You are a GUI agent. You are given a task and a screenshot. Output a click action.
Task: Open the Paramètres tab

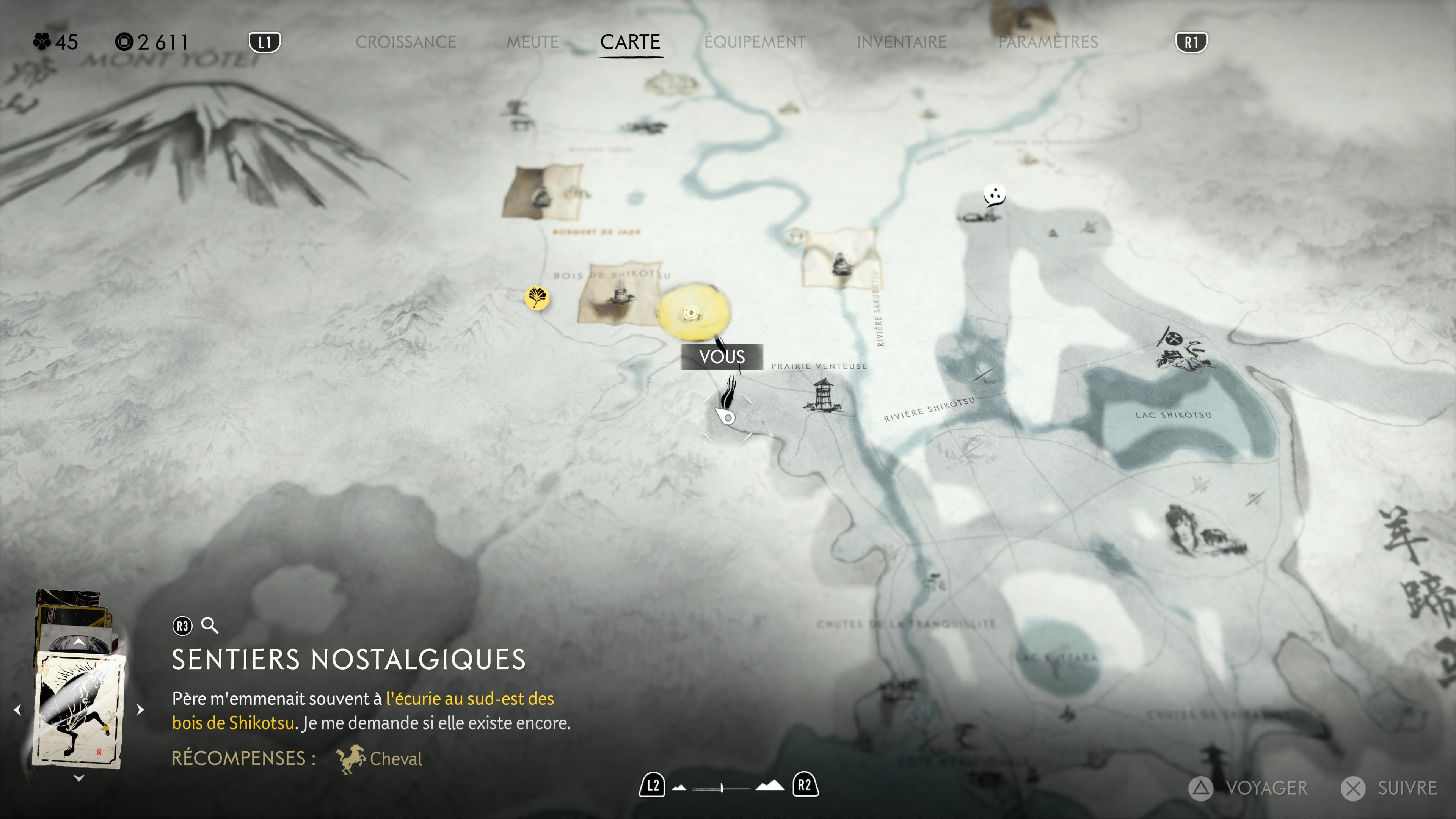pyautogui.click(x=1048, y=42)
